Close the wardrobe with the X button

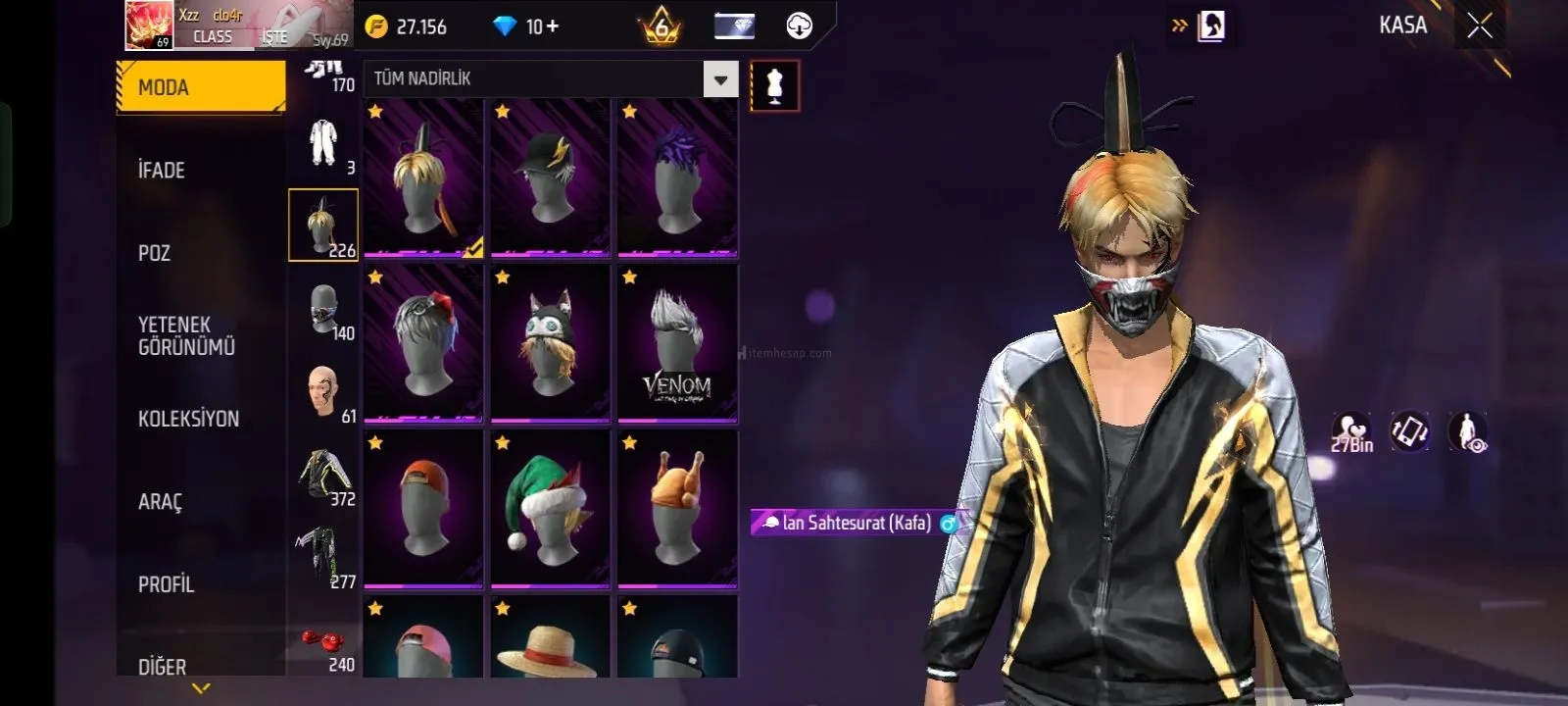pyautogui.click(x=1479, y=26)
